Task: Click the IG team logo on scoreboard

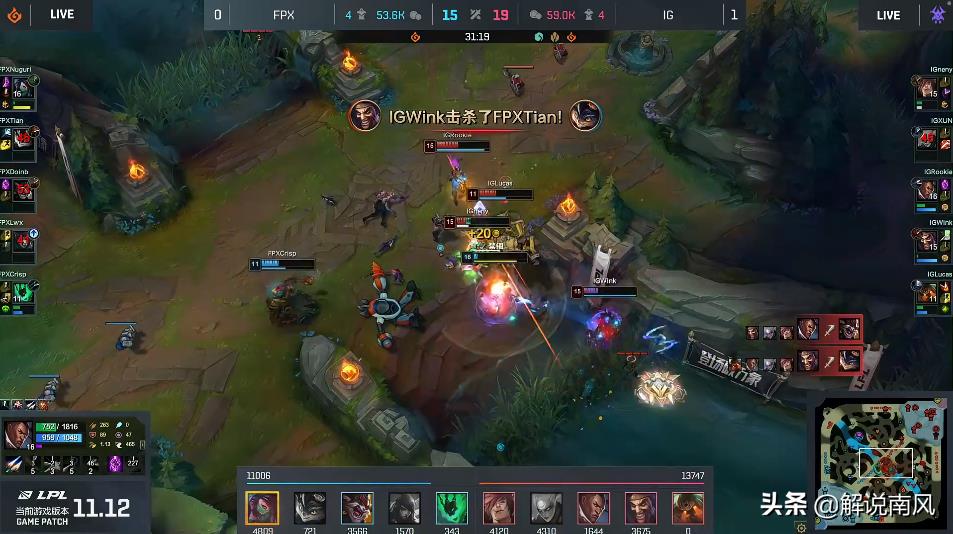Action: tap(939, 15)
